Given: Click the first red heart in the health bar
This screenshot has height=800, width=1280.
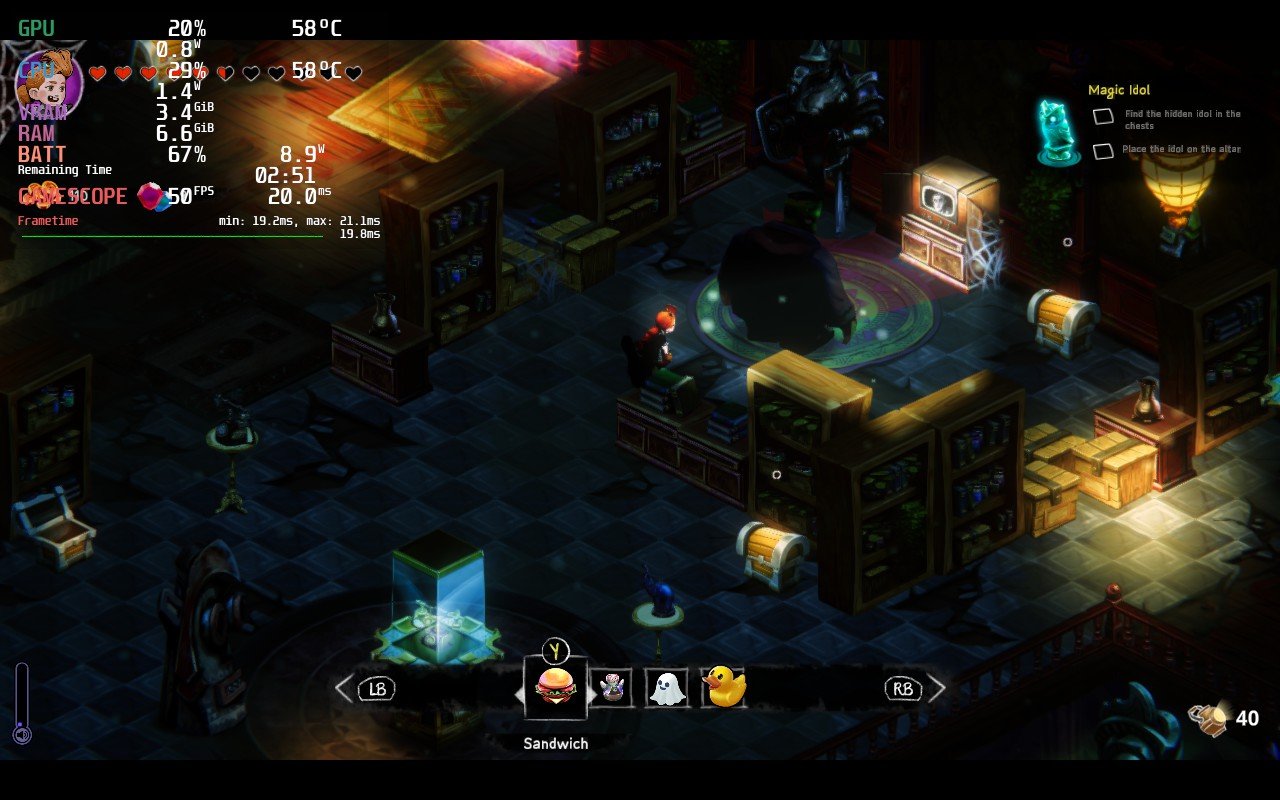Looking at the screenshot, I should pos(98,72).
